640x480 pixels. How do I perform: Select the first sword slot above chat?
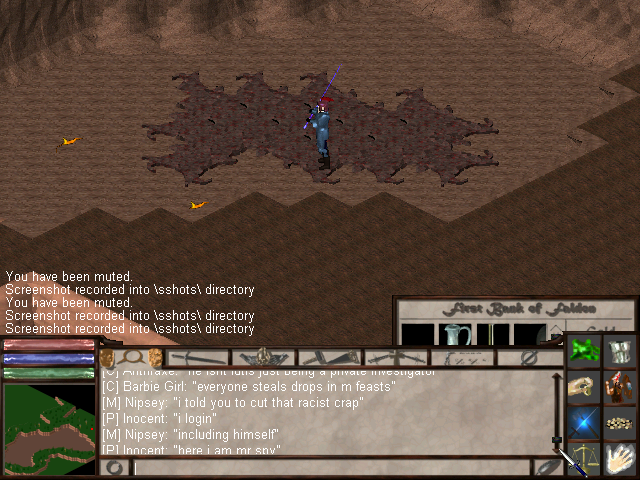point(199,357)
